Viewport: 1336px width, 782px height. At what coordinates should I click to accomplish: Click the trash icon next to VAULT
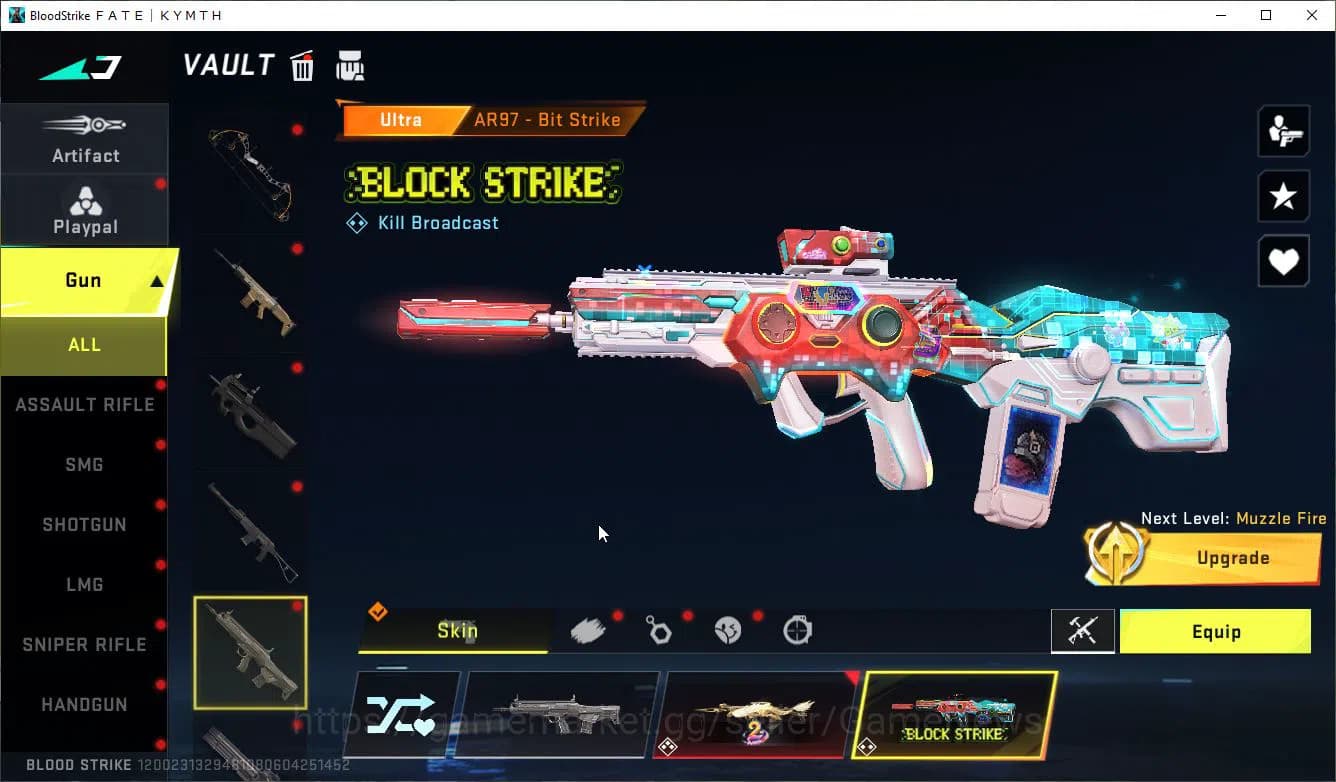pos(302,65)
